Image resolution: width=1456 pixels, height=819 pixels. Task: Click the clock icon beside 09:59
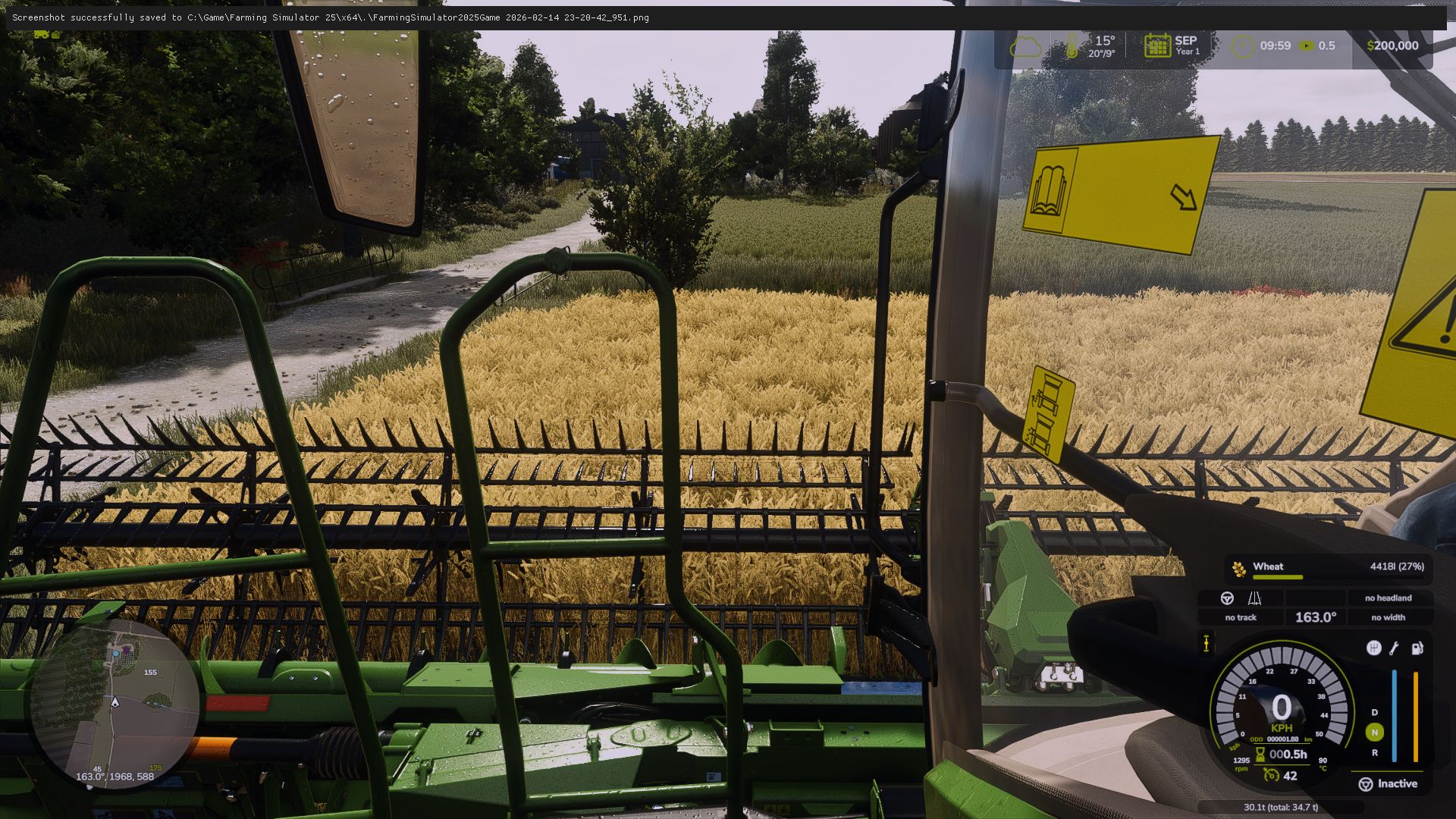[x=1241, y=46]
